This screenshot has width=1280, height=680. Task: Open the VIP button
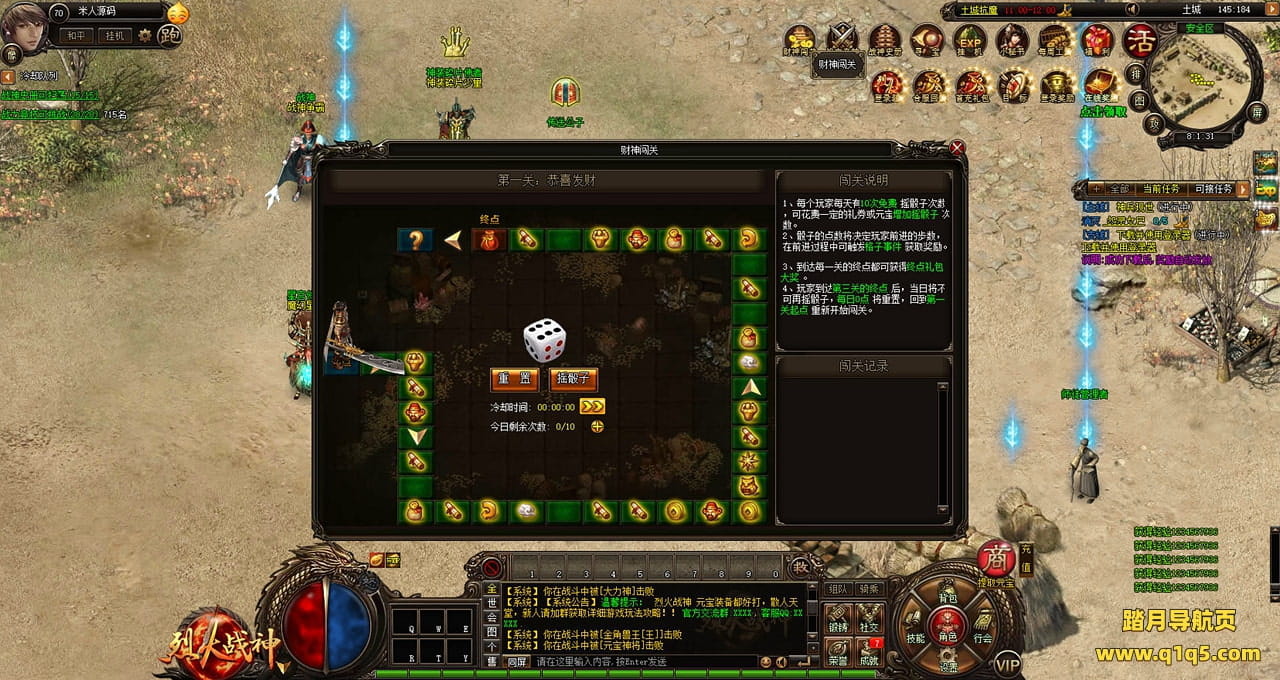point(1008,663)
